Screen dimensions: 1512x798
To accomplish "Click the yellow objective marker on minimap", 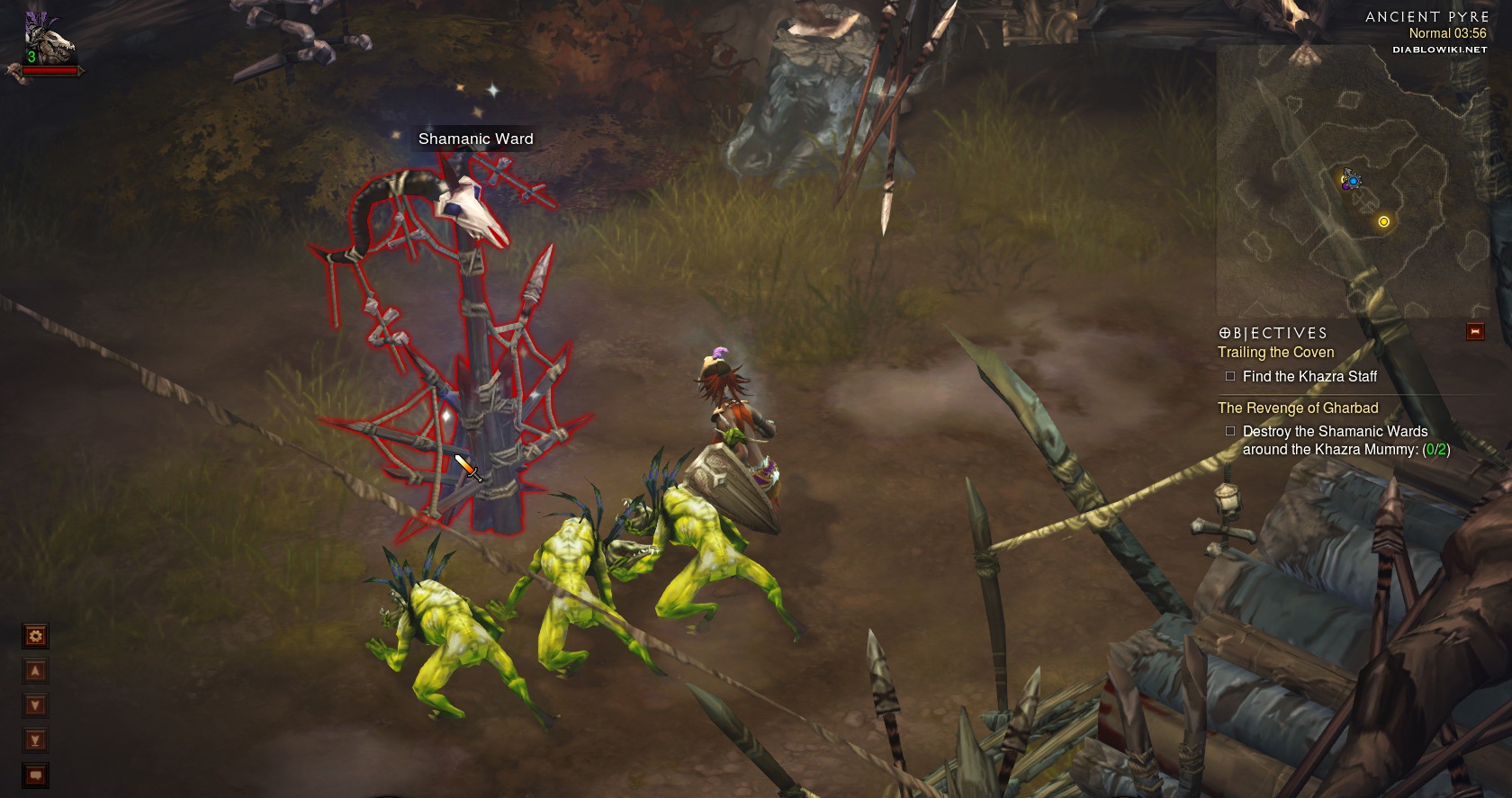I will pyautogui.click(x=1383, y=221).
